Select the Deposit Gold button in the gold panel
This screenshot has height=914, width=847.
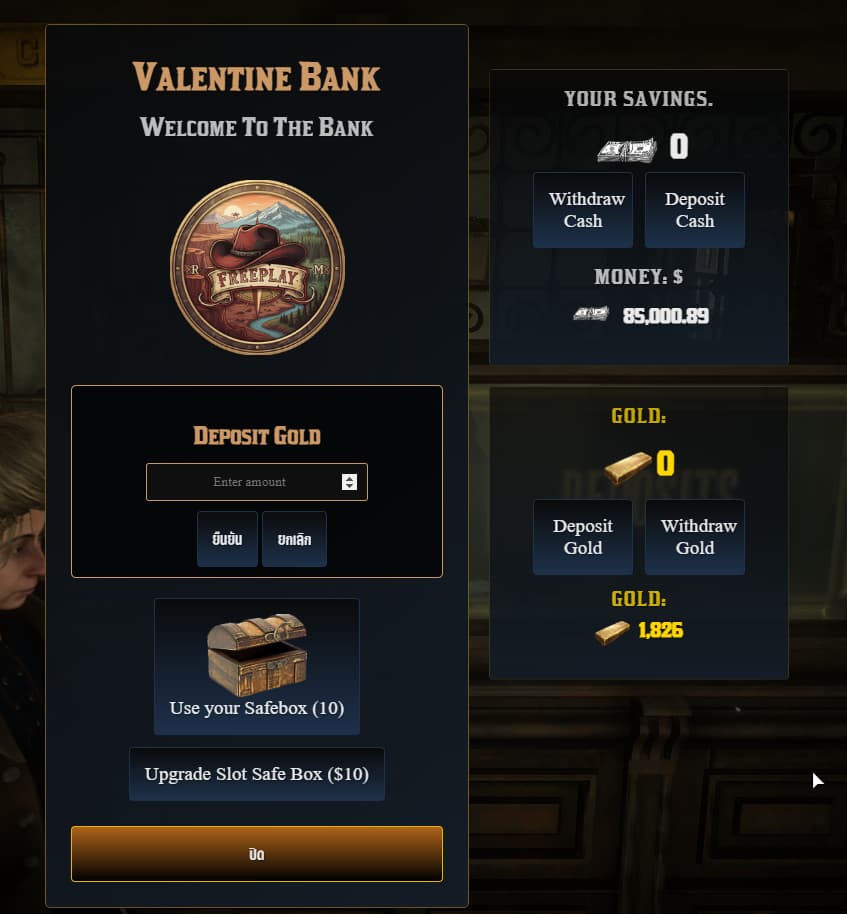click(583, 537)
